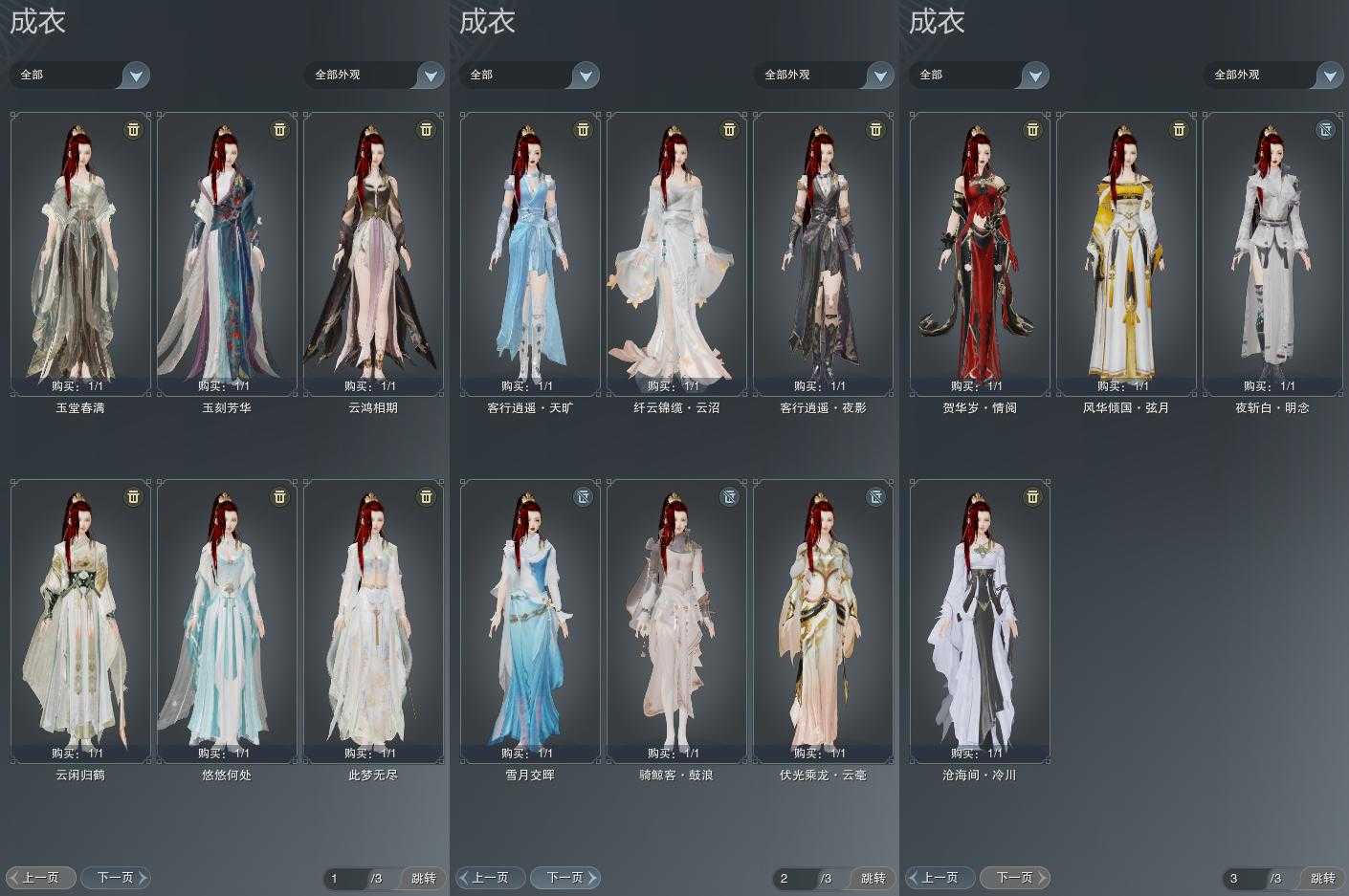Screen dimensions: 1349x896
Task: Toggle the crossed trash icon on 骑鲸客·鼓浪
Action: (729, 497)
